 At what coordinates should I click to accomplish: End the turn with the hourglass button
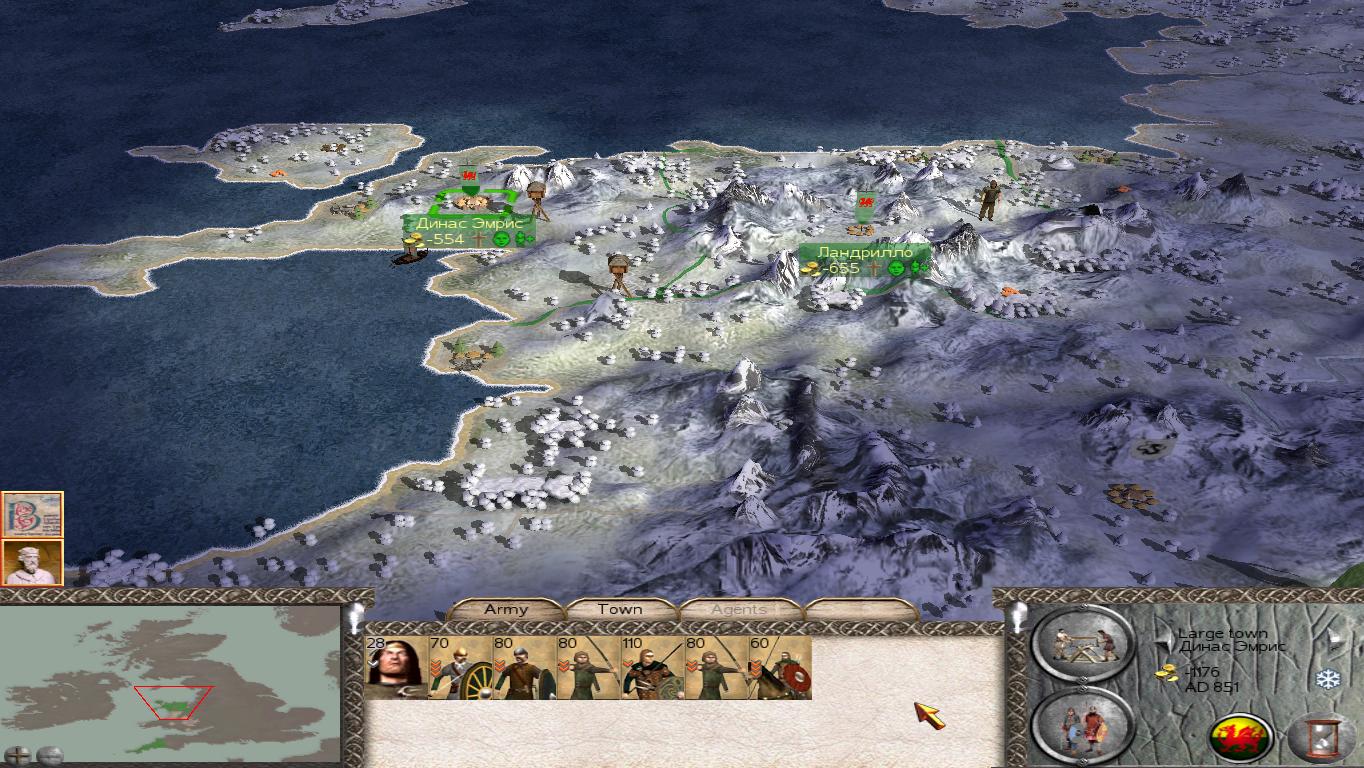point(1320,738)
